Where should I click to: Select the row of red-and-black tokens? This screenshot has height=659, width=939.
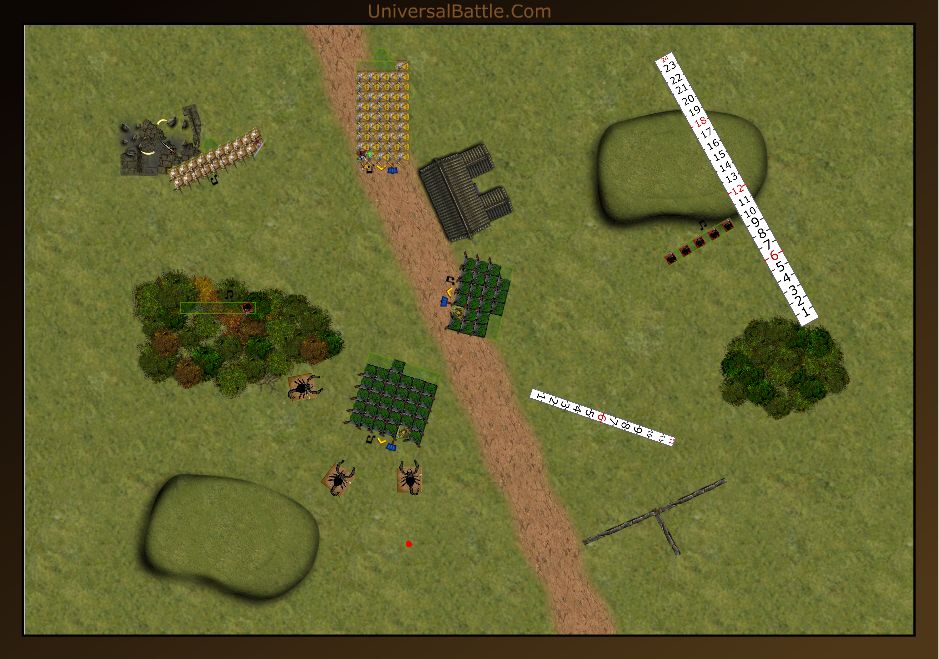pyautogui.click(x=700, y=242)
